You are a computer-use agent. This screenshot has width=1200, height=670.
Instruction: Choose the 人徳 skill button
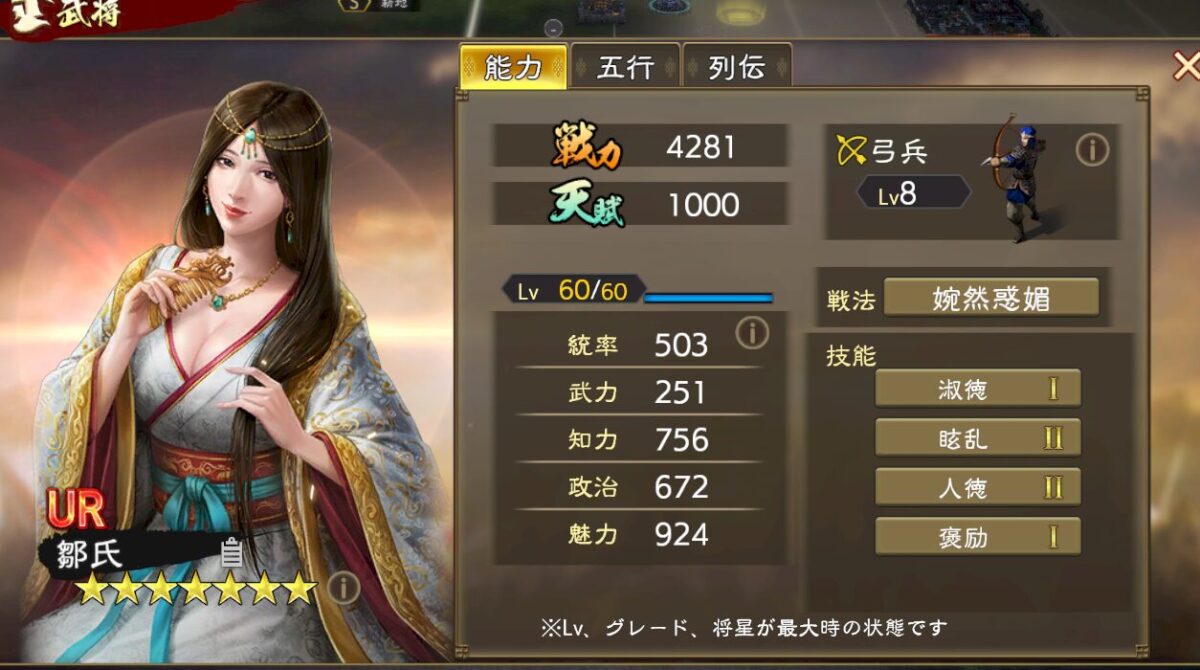point(977,487)
